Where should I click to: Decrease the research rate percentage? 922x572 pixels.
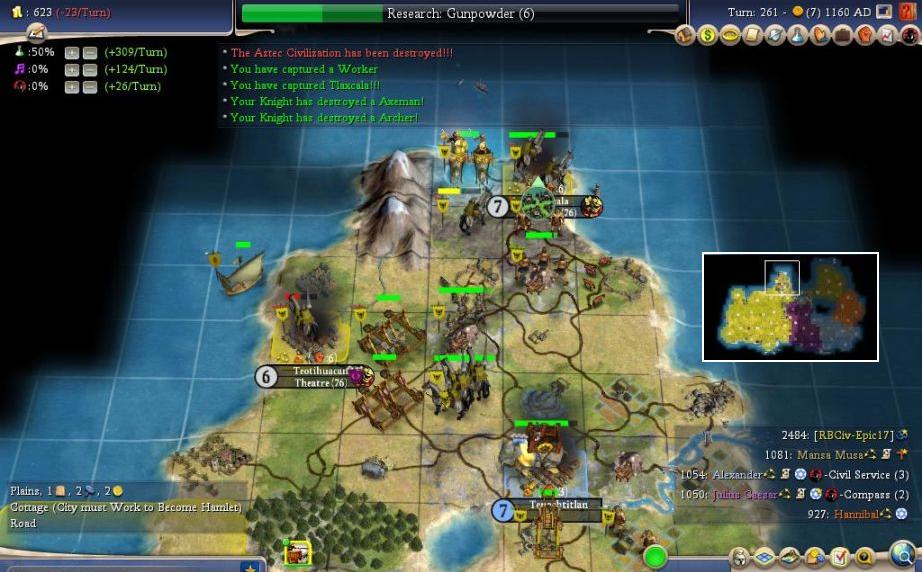point(90,52)
